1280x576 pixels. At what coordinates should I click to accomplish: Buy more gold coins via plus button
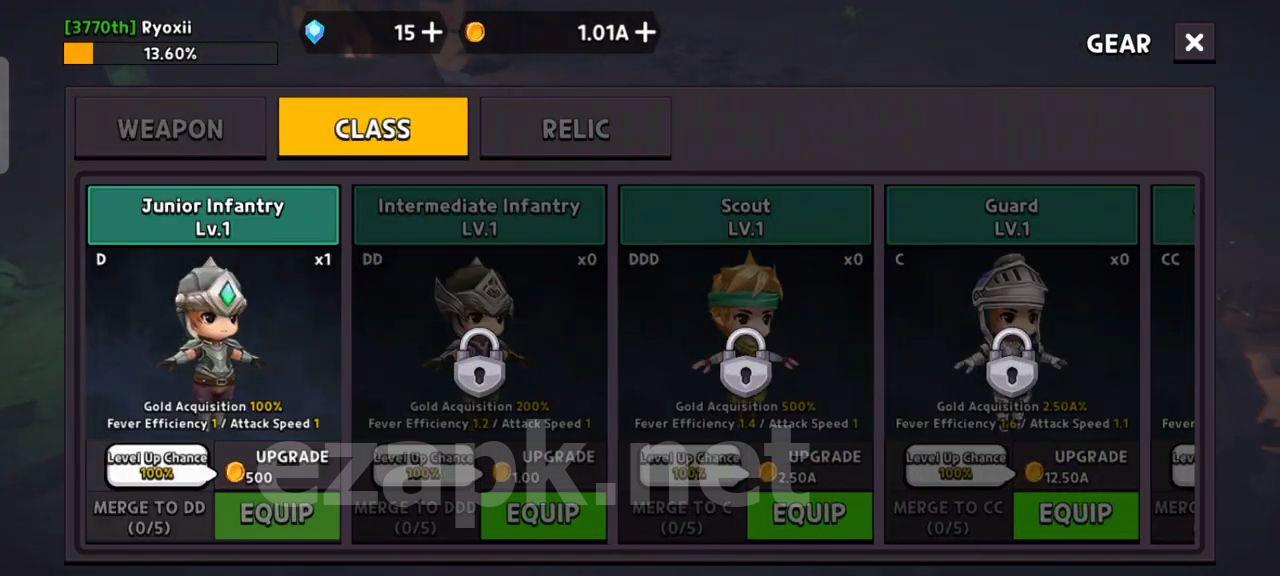(x=646, y=32)
